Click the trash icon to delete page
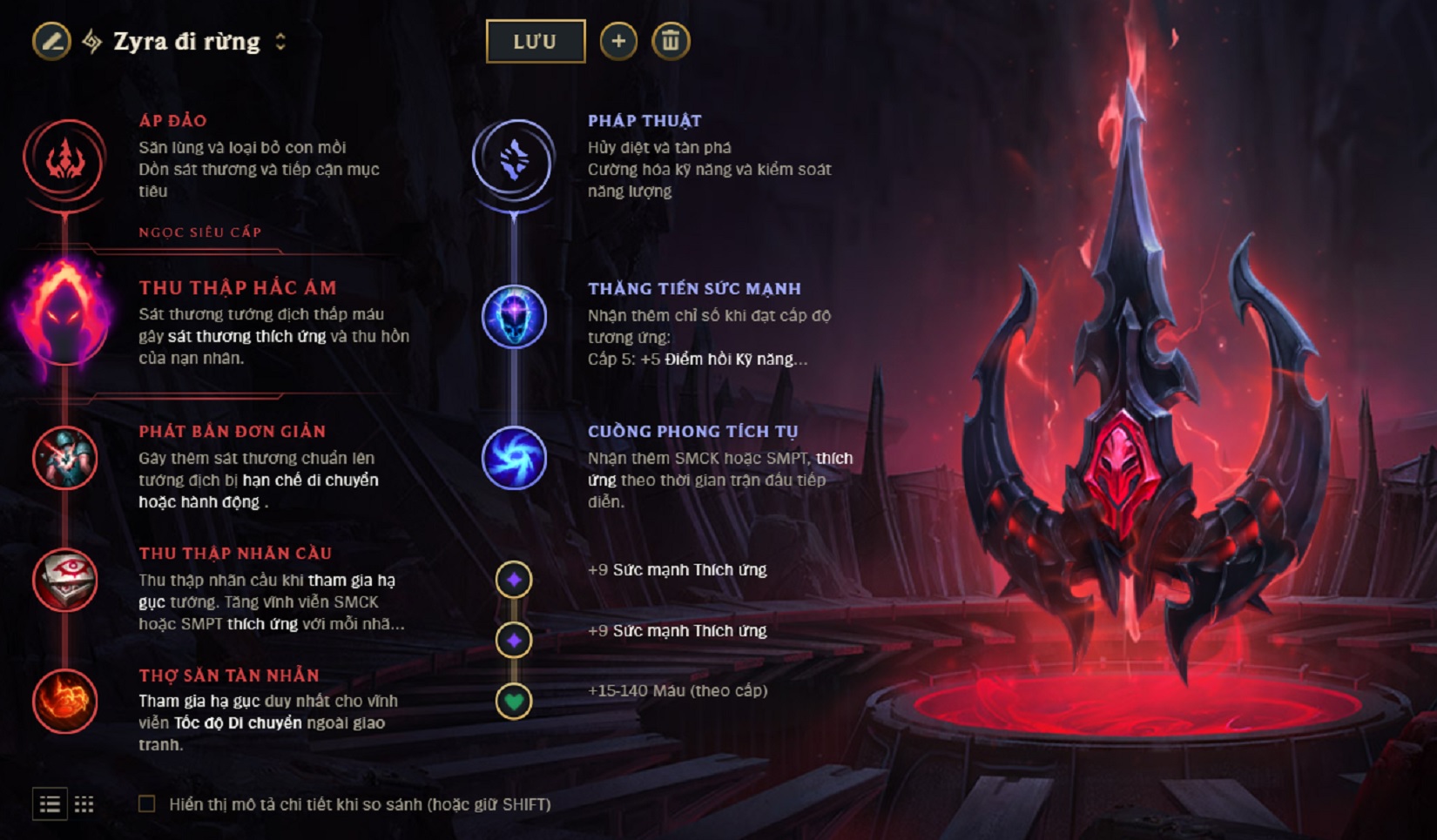 671,39
